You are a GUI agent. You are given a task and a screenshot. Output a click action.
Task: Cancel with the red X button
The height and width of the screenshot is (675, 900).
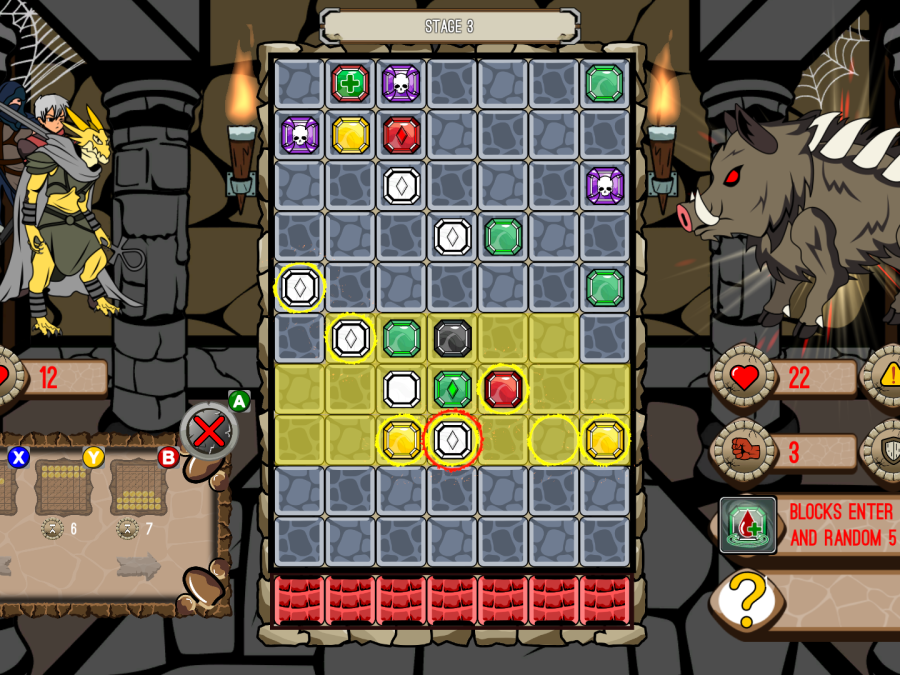coord(209,432)
